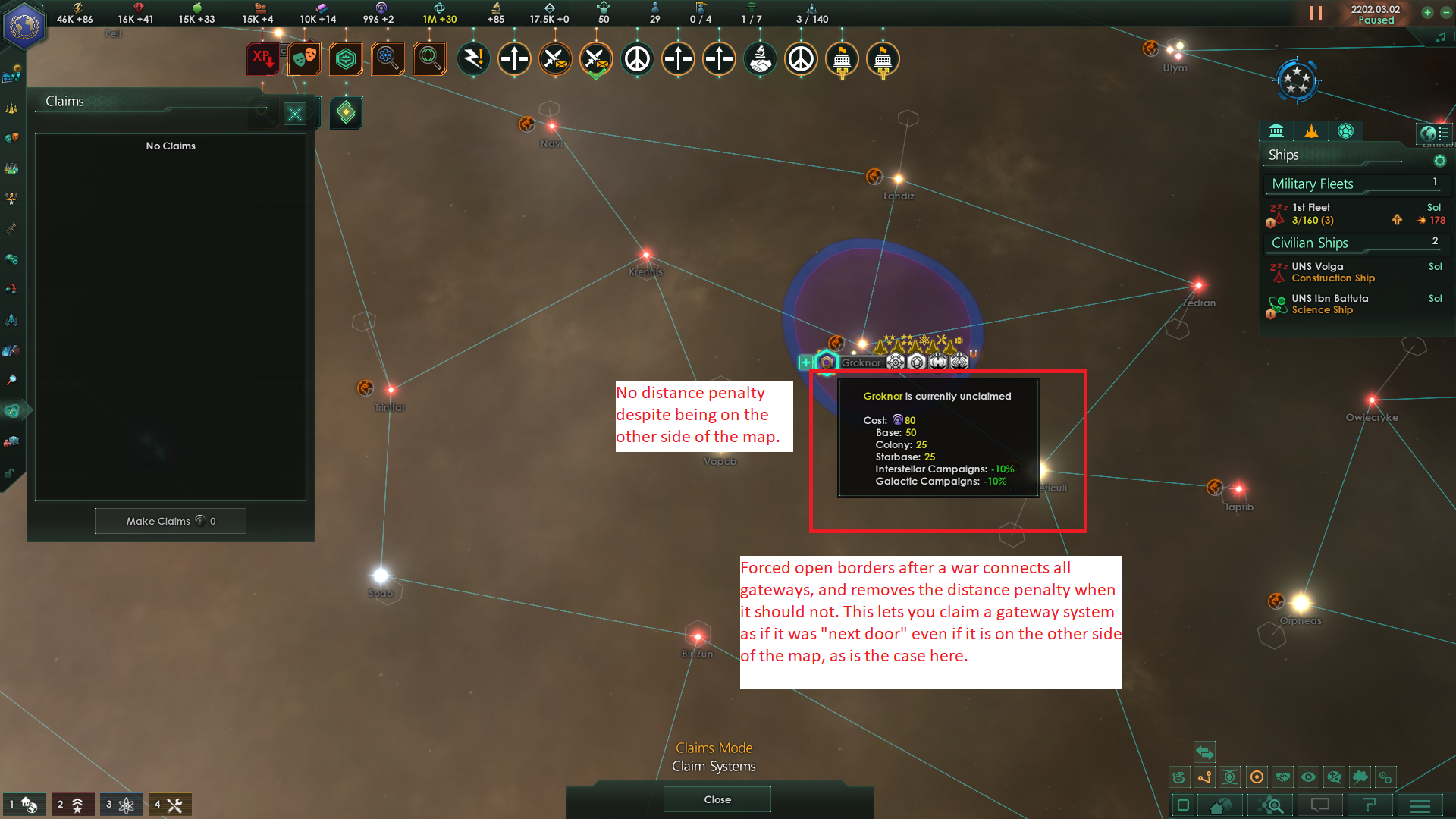
Task: Switch to the building outliner tab
Action: pos(1276,130)
